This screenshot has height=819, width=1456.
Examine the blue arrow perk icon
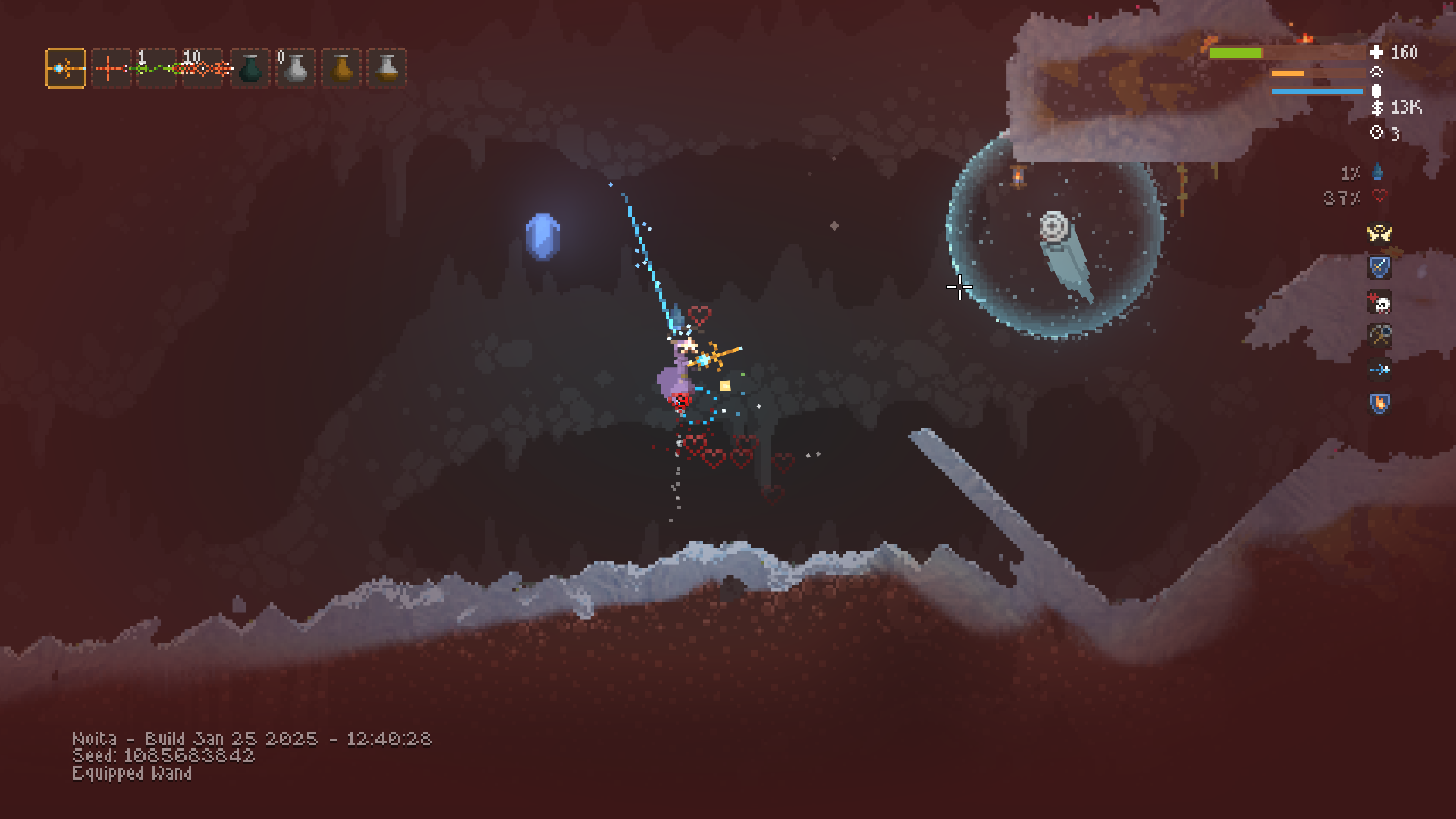click(1379, 369)
